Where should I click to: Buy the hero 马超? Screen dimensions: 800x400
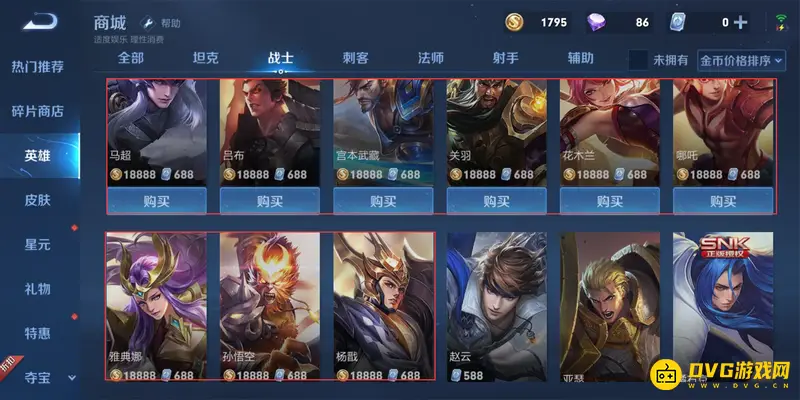(156, 200)
